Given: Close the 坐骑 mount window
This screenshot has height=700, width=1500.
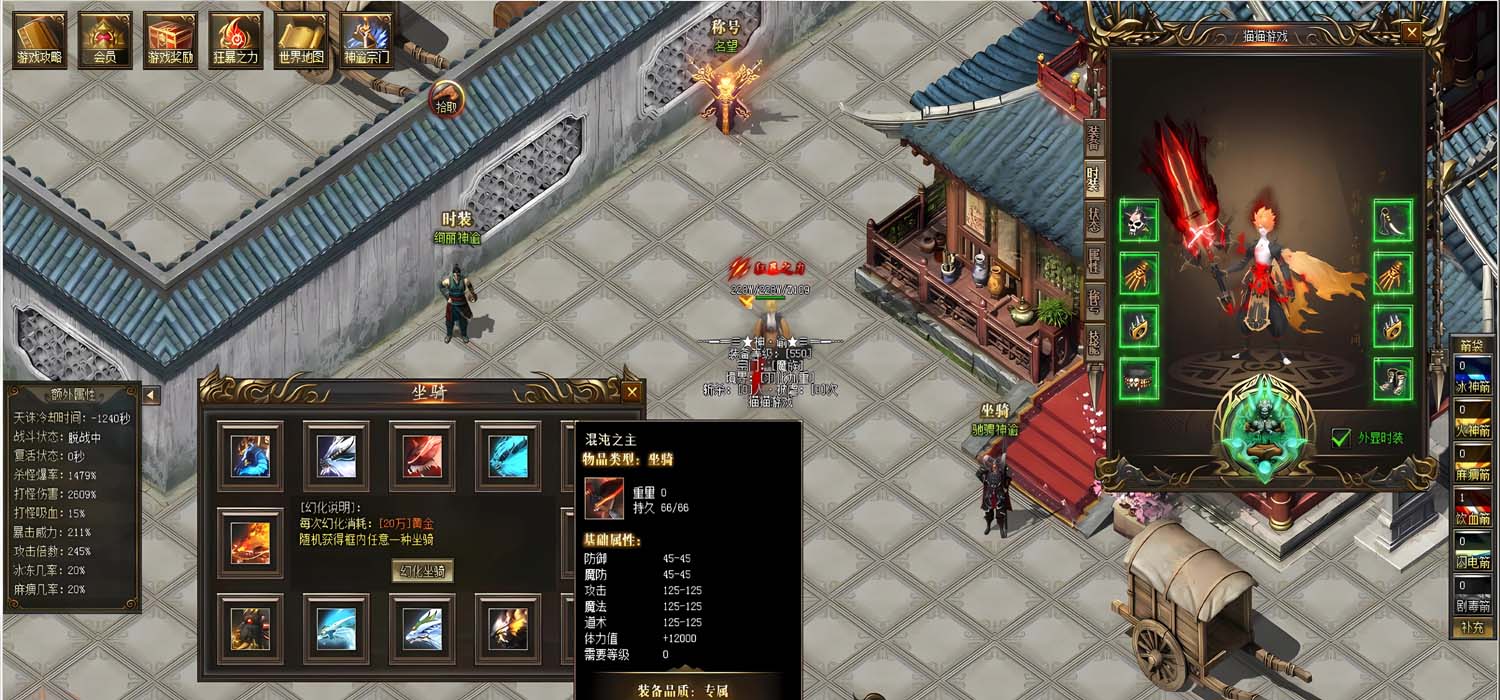Looking at the screenshot, I should pos(631,392).
